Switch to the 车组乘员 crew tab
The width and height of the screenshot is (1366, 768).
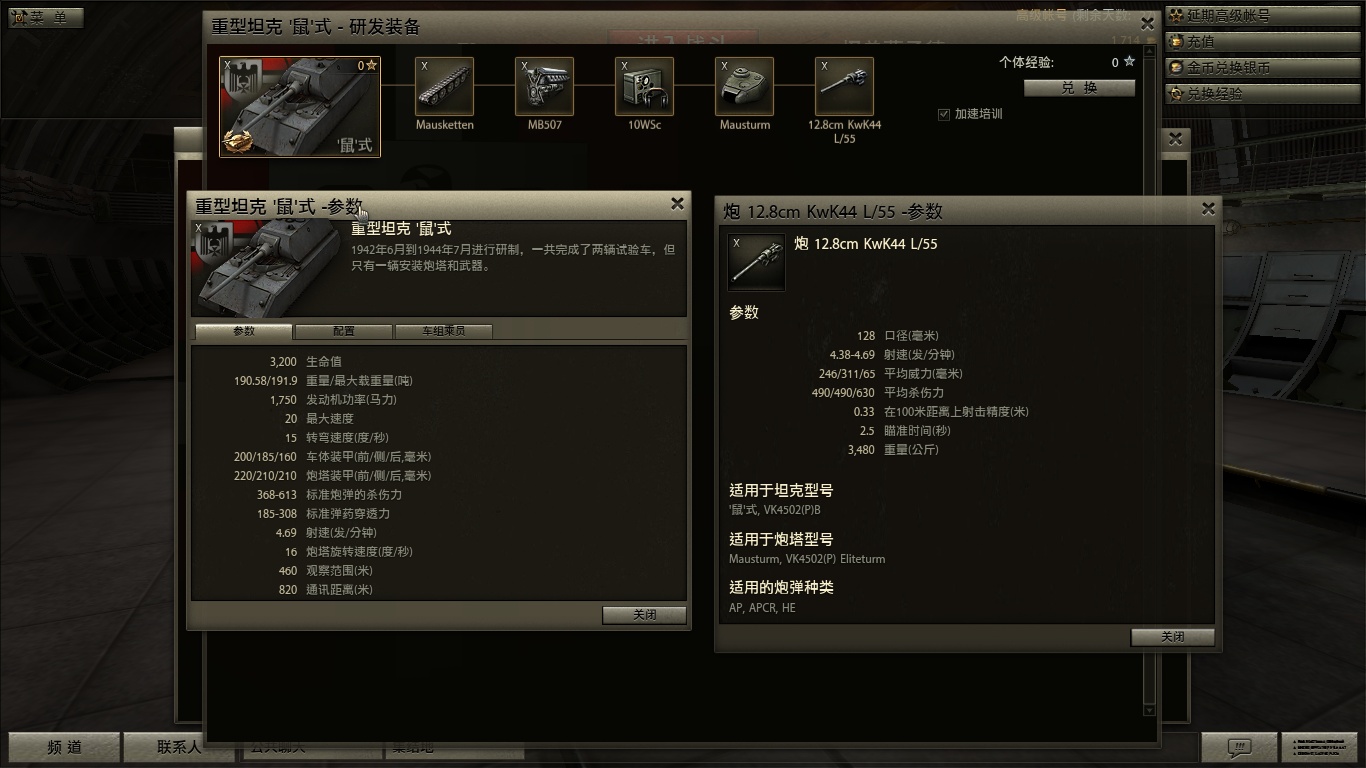(444, 331)
